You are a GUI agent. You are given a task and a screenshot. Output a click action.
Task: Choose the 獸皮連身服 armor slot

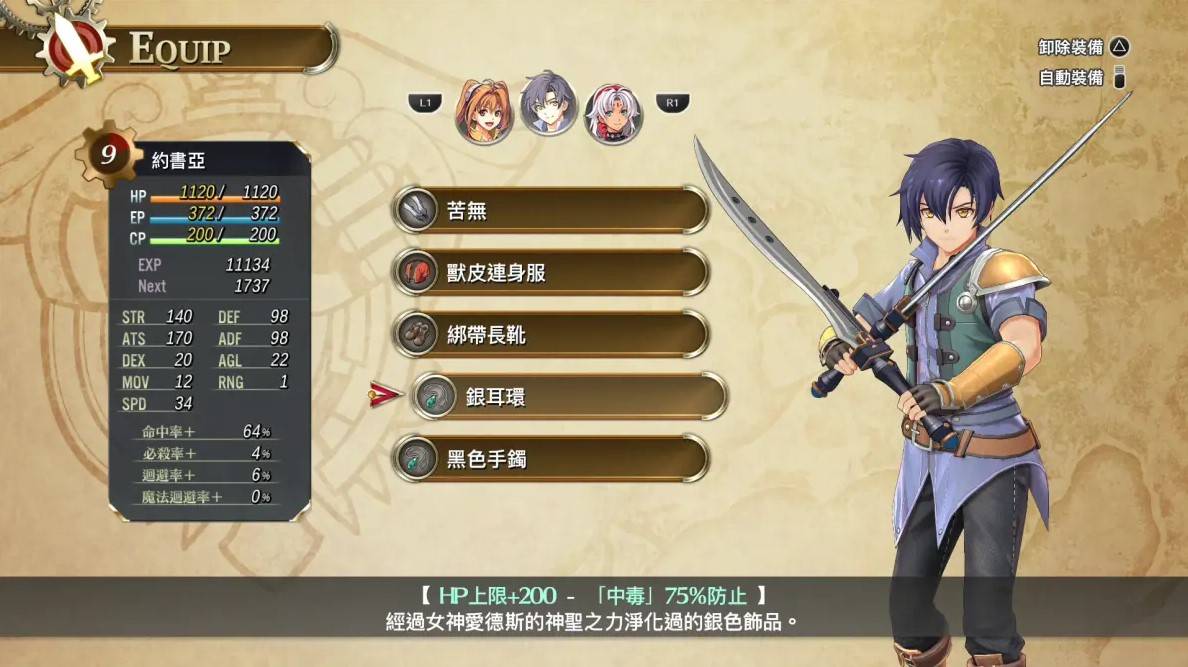(x=550, y=272)
